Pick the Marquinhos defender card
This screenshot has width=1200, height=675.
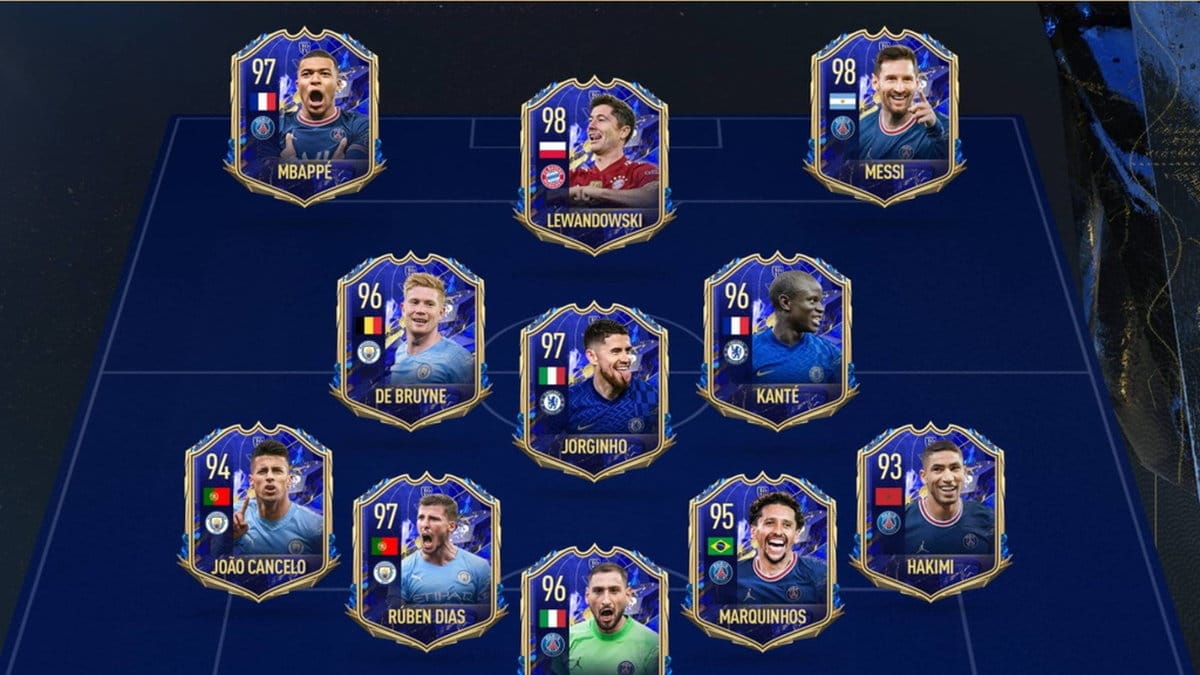pyautogui.click(x=762, y=560)
